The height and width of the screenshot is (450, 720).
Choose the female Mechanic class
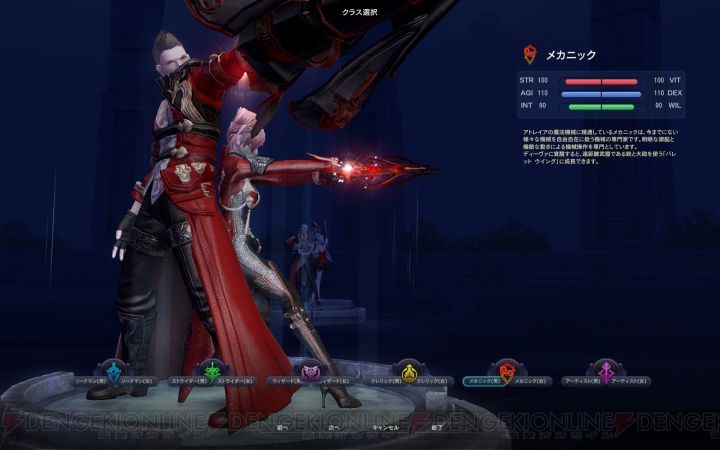pos(527,381)
